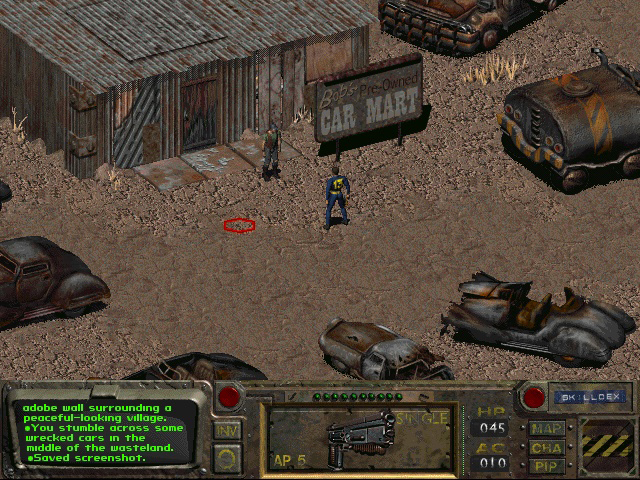The width and height of the screenshot is (640, 480).
Task: Click the options button below INV
Action: (228, 456)
